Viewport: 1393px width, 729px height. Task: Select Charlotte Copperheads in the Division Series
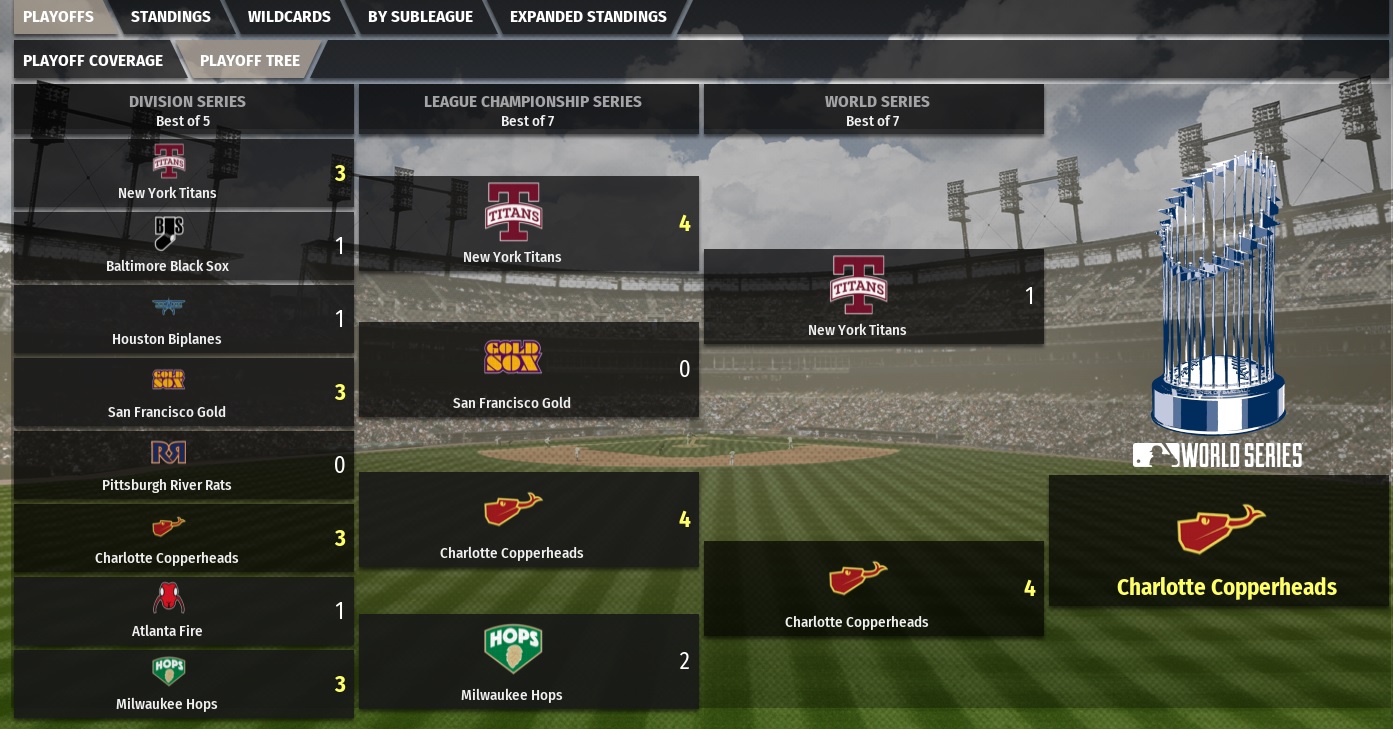(183, 538)
